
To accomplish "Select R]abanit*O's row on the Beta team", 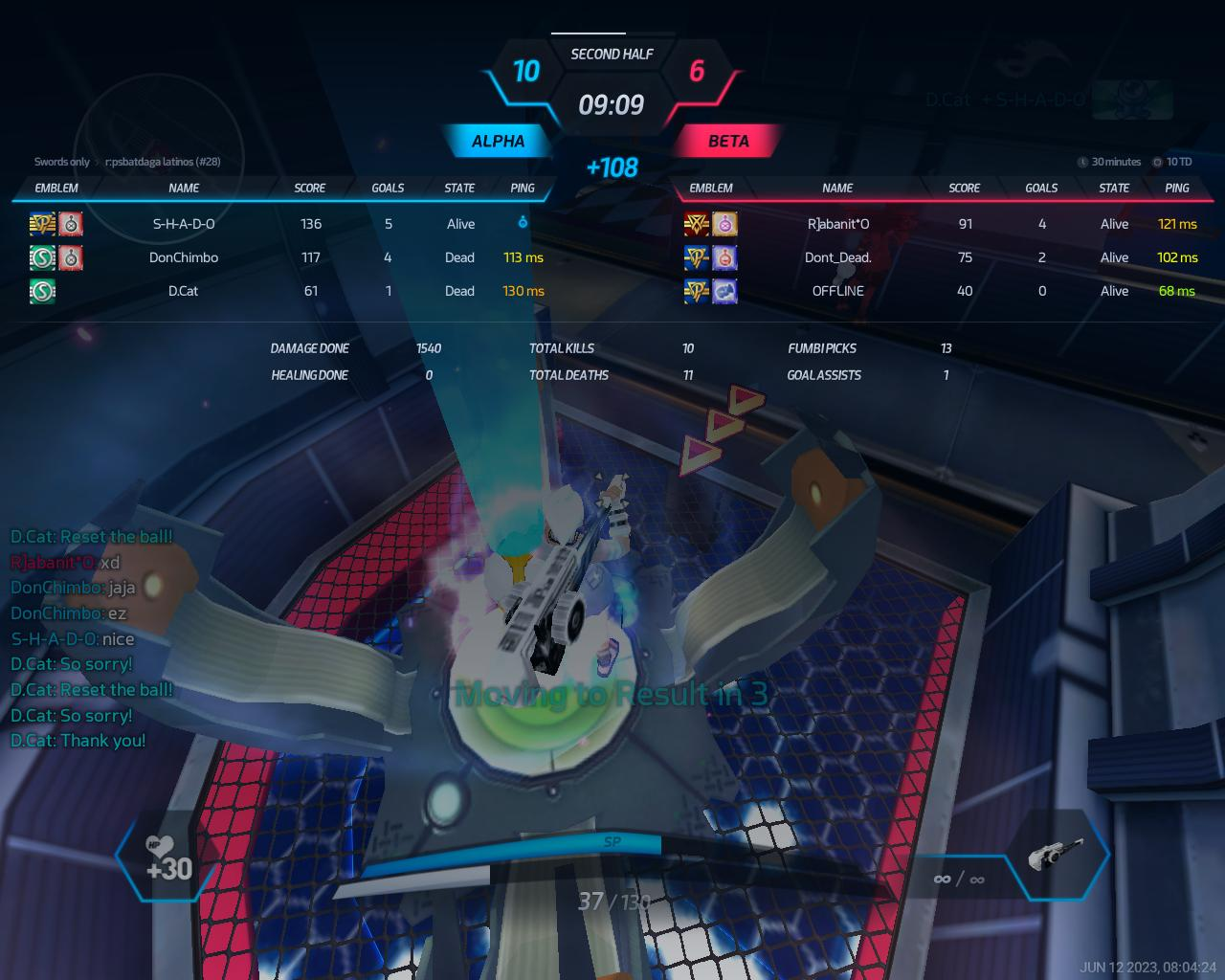I will (838, 224).
